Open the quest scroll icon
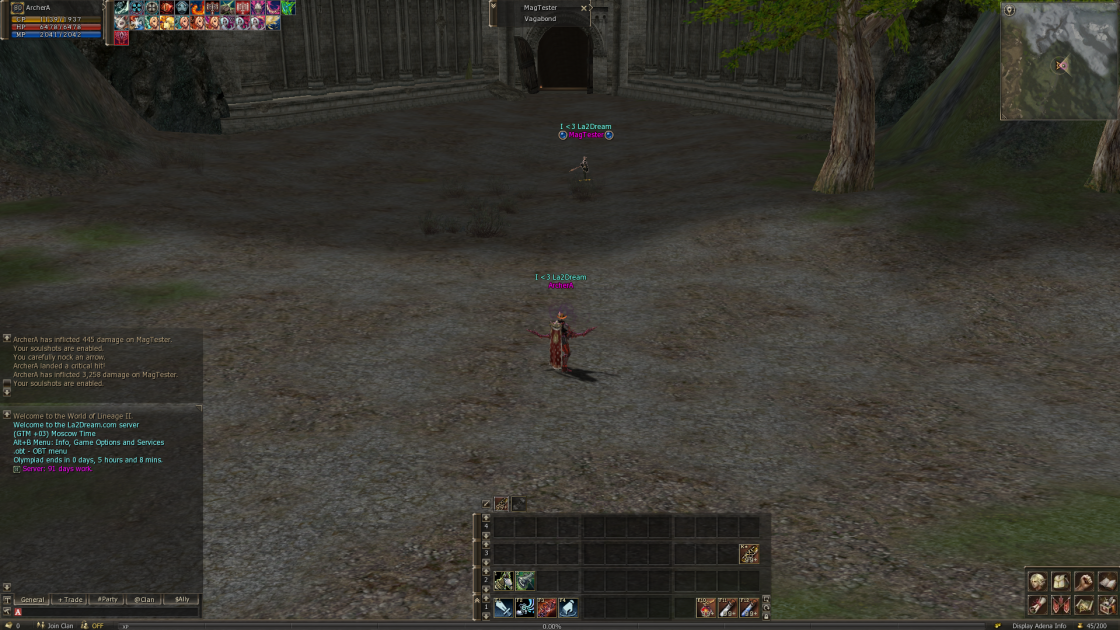This screenshot has height=630, width=1120. pos(1037,605)
